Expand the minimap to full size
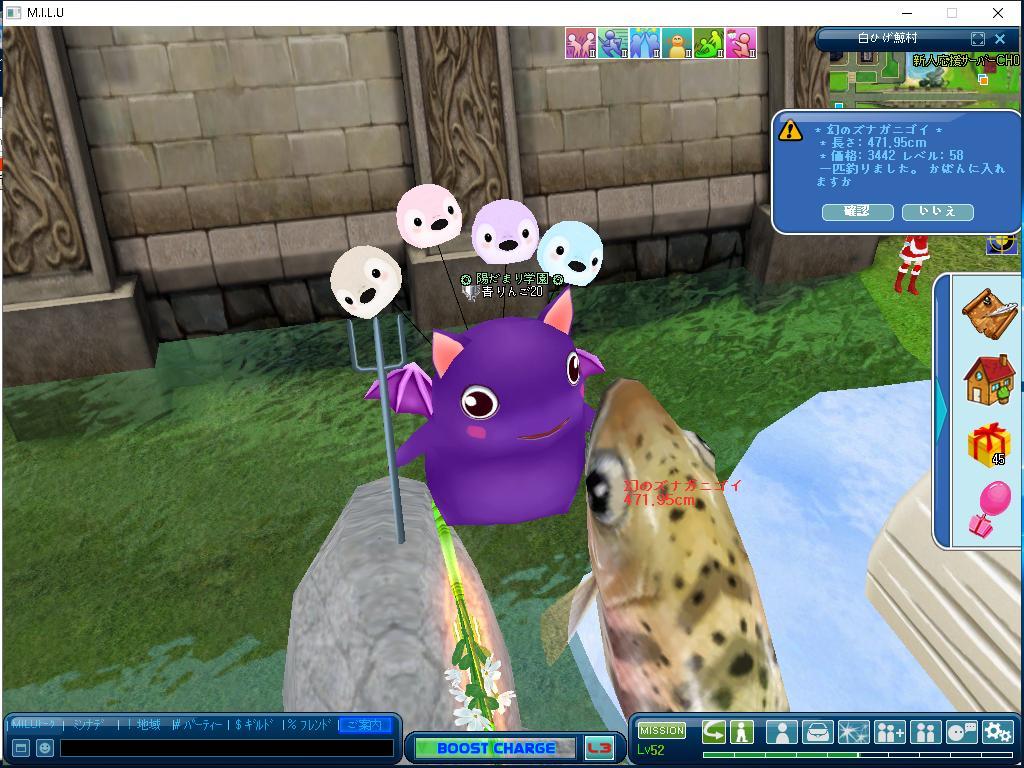 [x=978, y=39]
